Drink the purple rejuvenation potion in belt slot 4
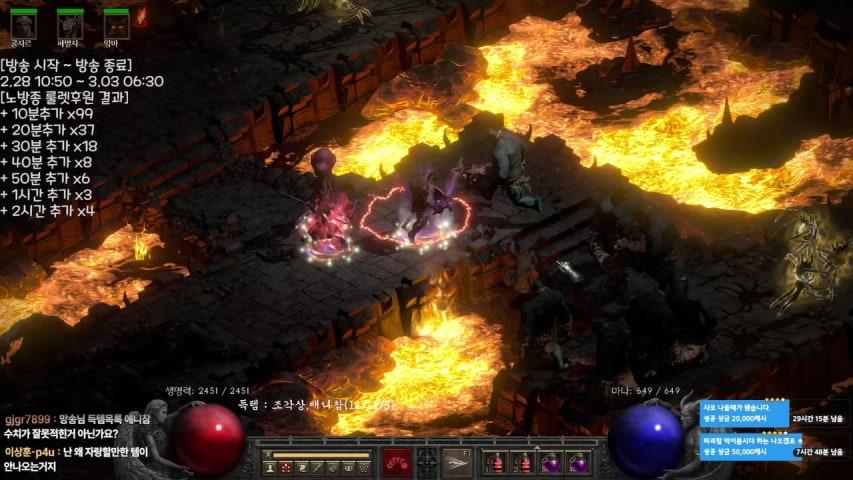This screenshot has width=853, height=480. click(577, 462)
